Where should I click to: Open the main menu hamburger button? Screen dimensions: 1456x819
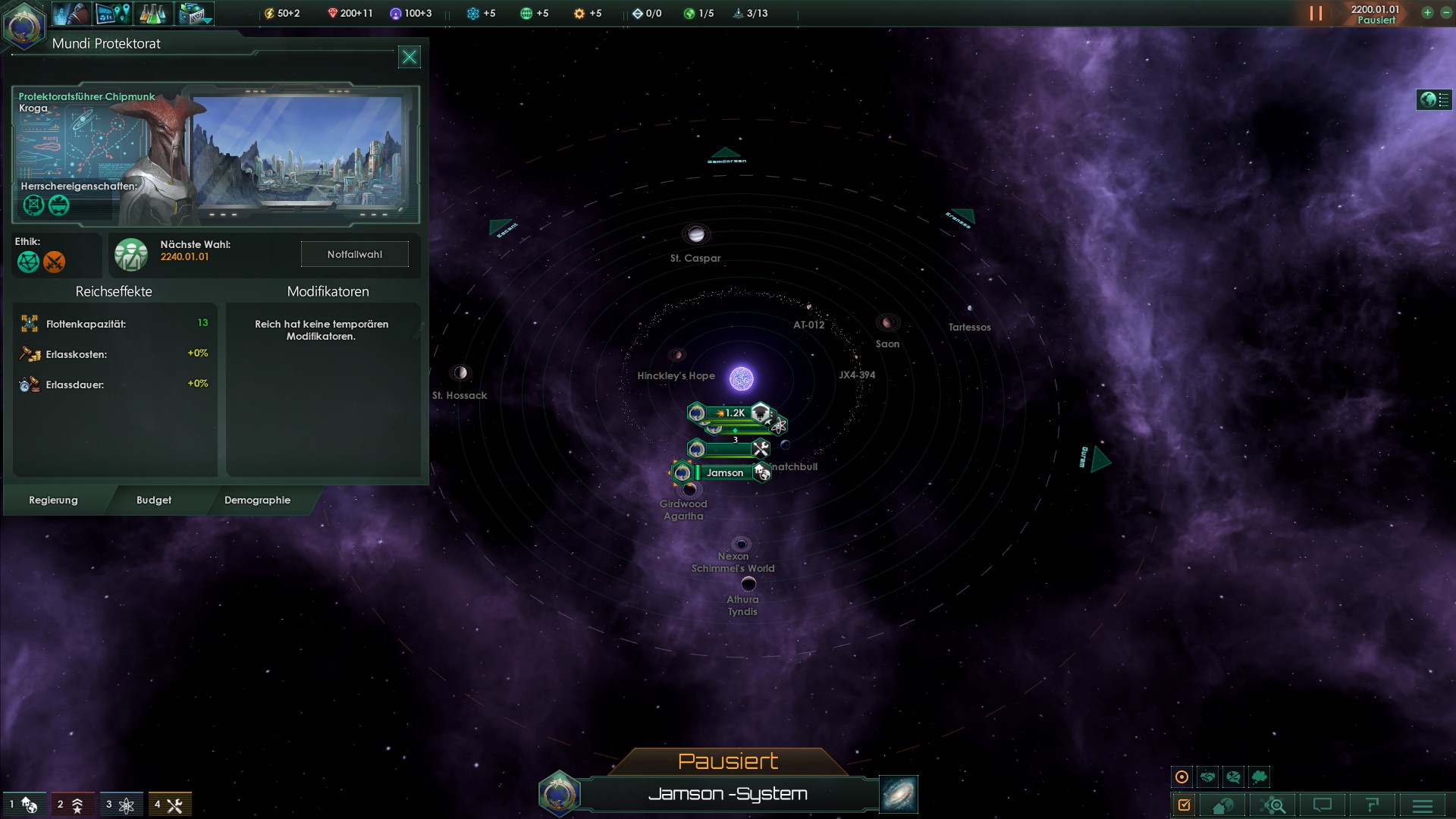(x=1423, y=805)
